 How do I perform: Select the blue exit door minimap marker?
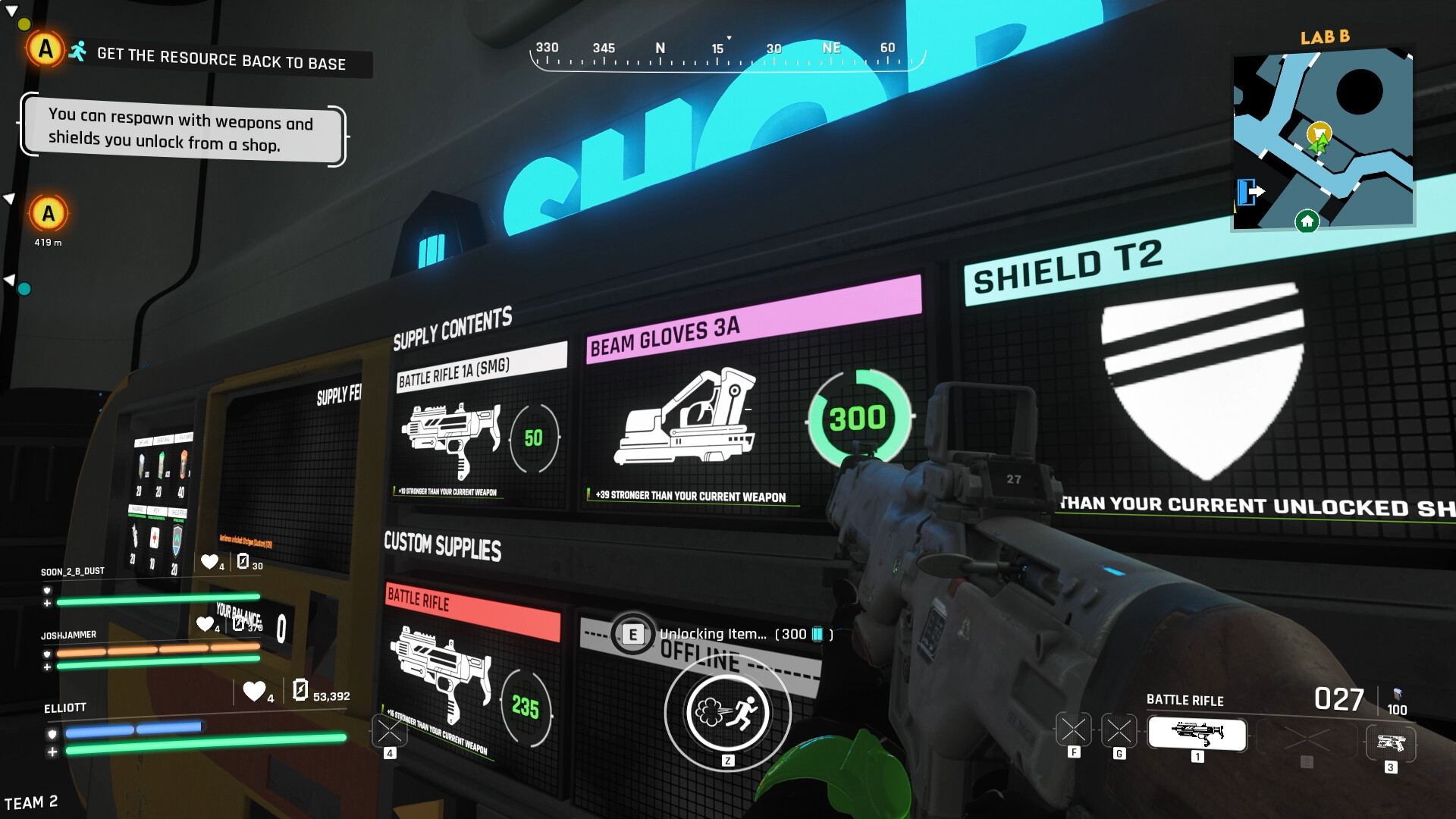point(1247,191)
